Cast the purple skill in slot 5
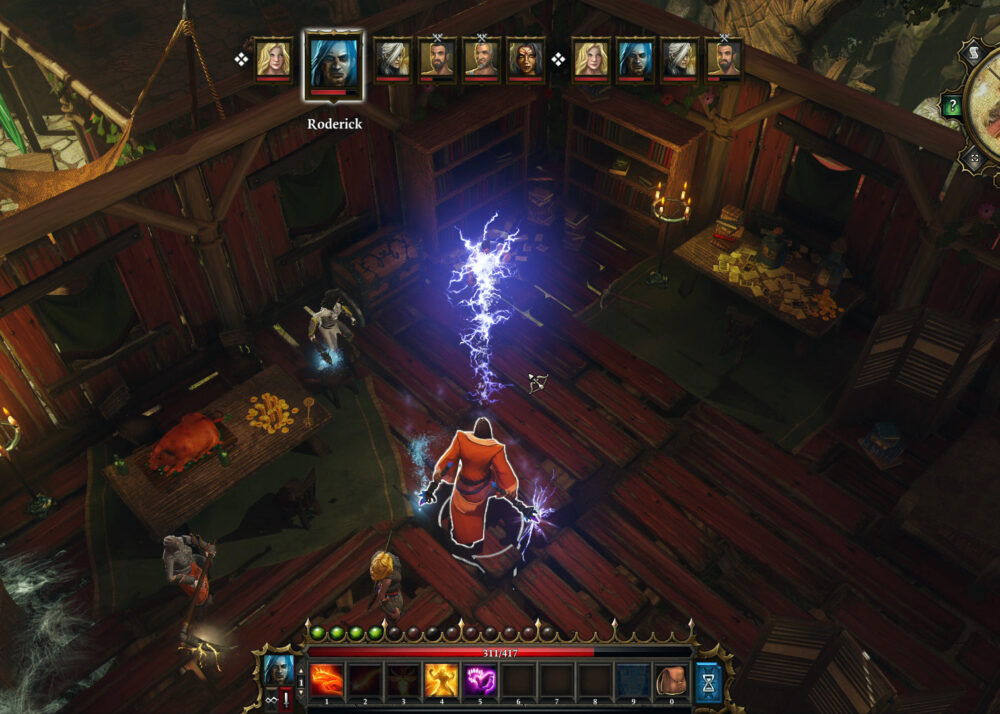 [x=480, y=680]
